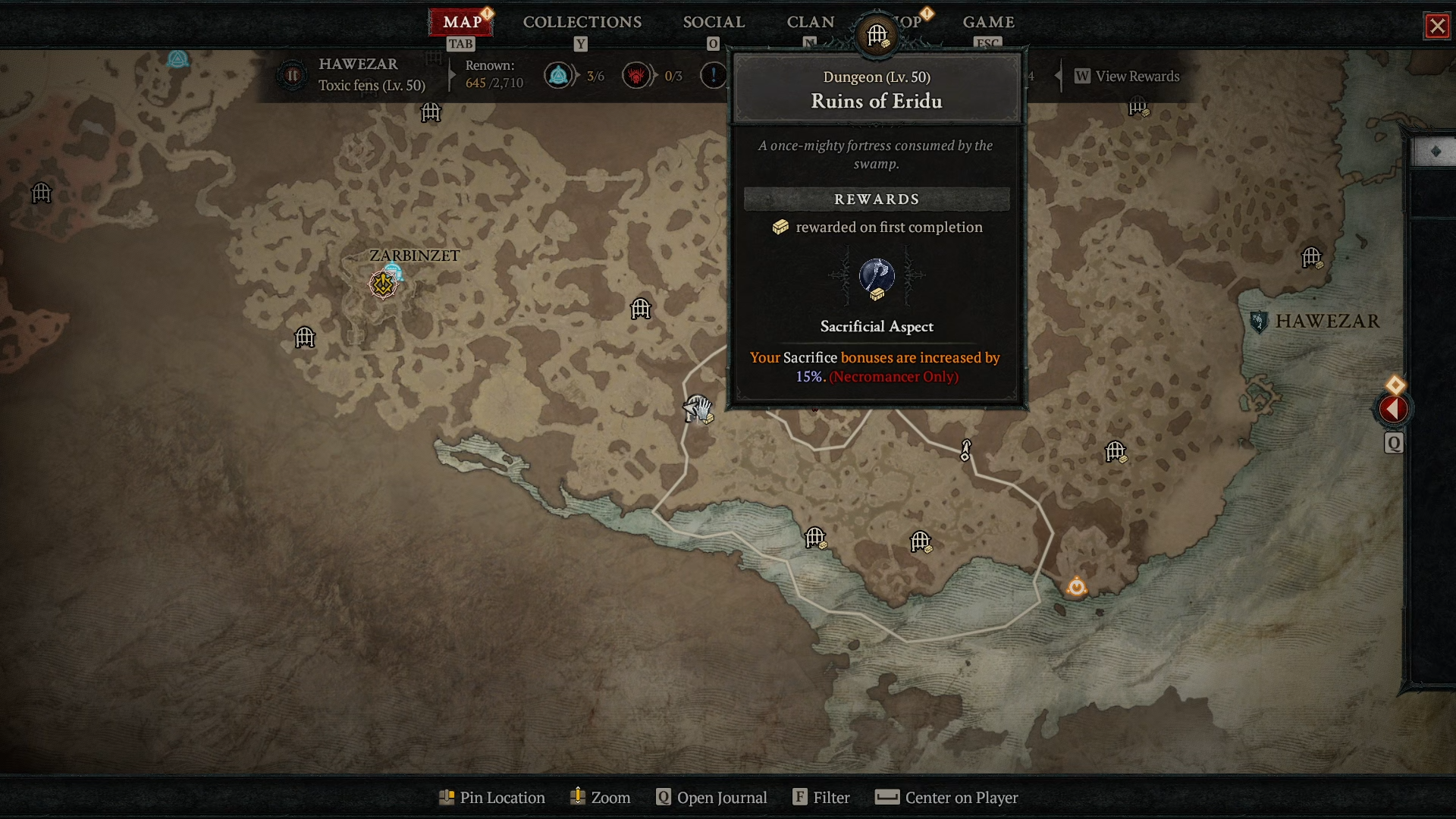Click the Sacrificial Aspect reward icon
The image size is (1456, 819).
[x=877, y=278]
